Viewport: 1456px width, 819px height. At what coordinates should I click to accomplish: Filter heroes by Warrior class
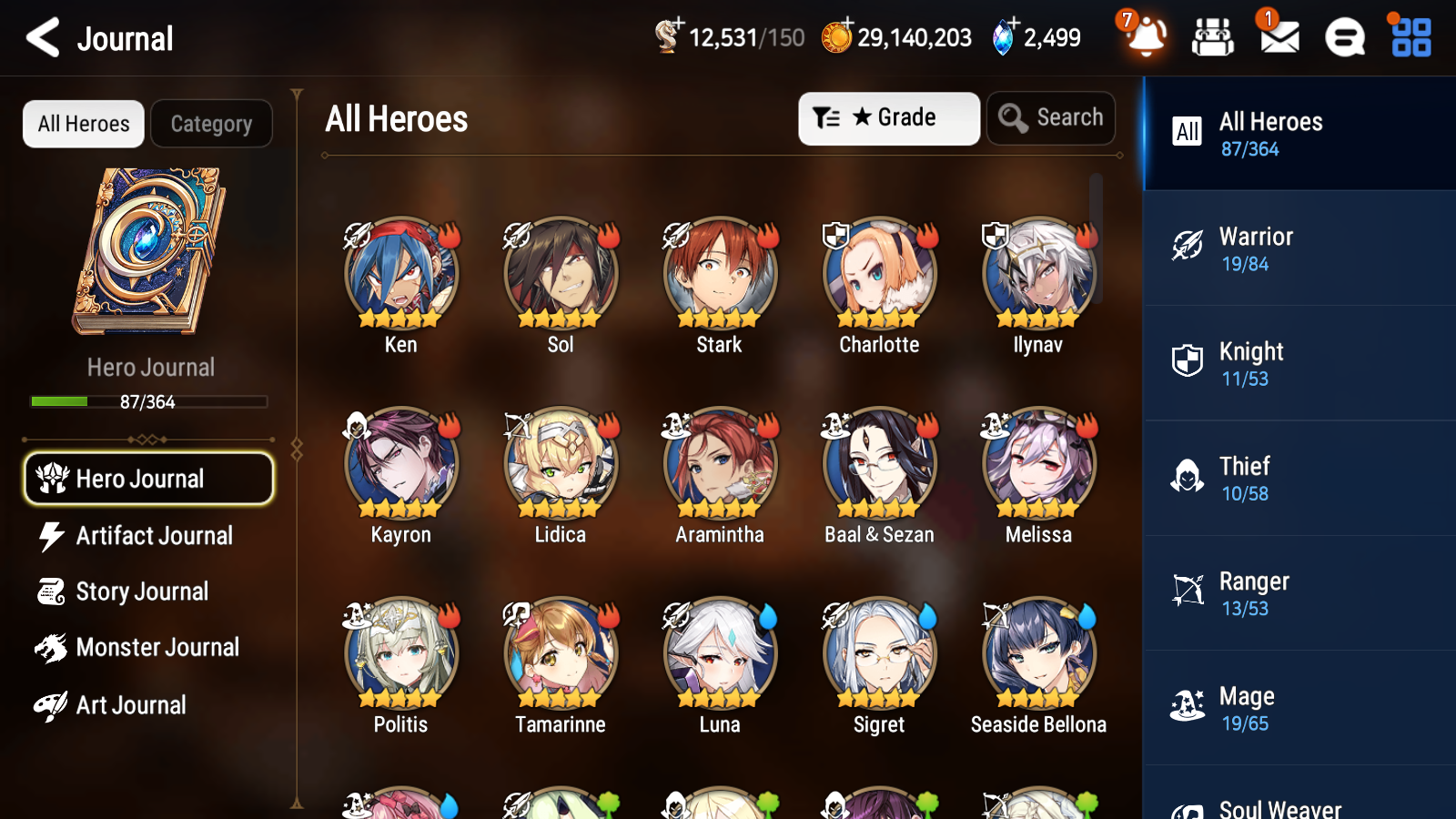1299,248
